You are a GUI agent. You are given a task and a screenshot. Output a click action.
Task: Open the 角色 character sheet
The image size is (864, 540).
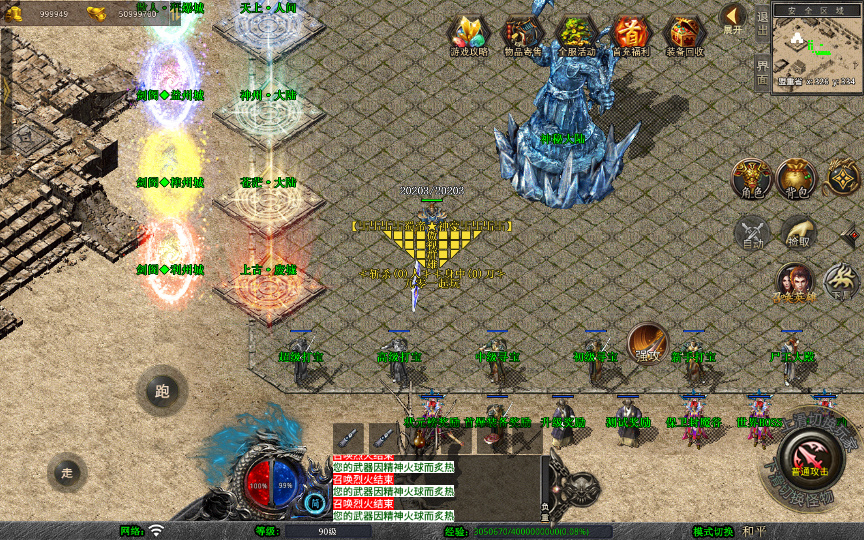click(750, 178)
